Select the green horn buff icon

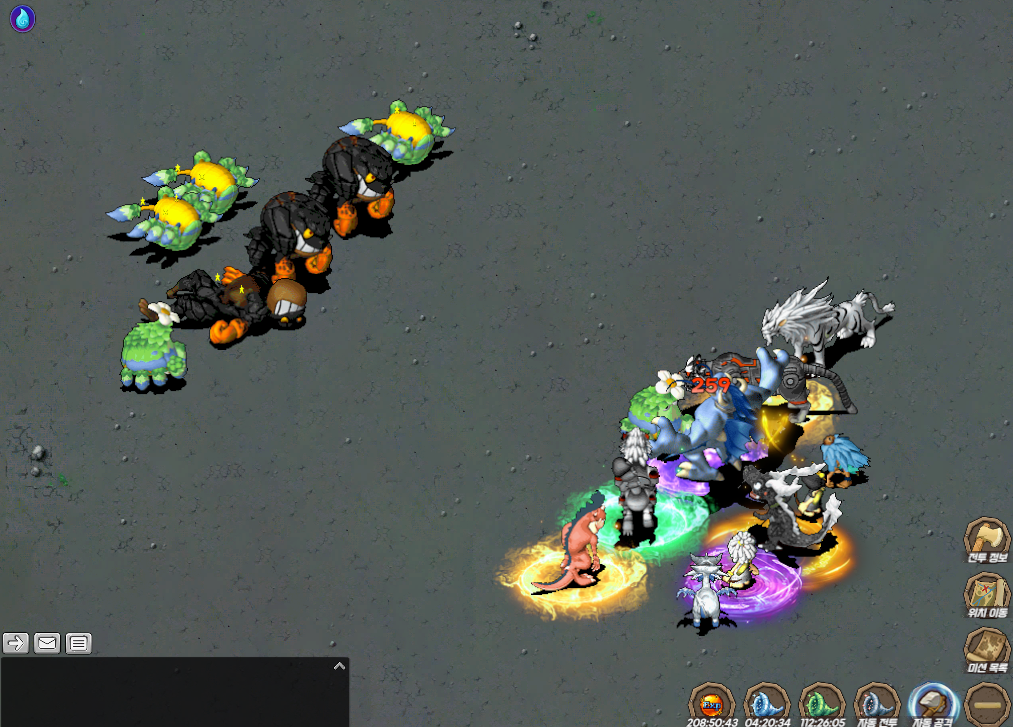823,702
